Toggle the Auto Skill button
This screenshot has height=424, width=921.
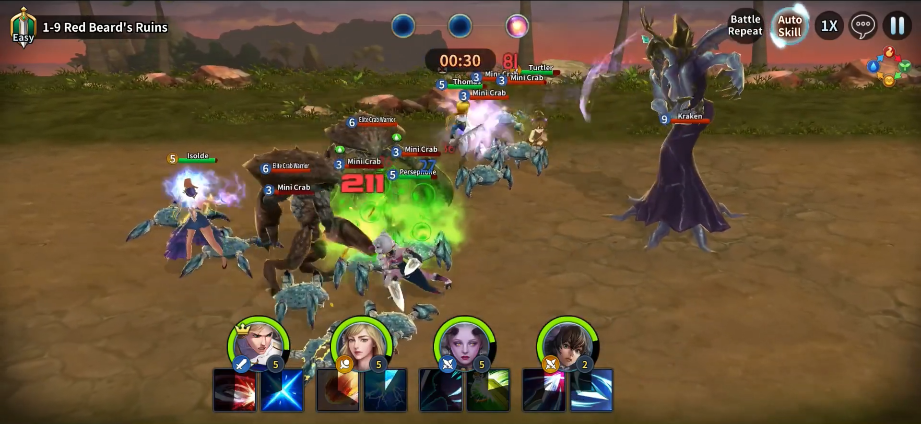[790, 25]
